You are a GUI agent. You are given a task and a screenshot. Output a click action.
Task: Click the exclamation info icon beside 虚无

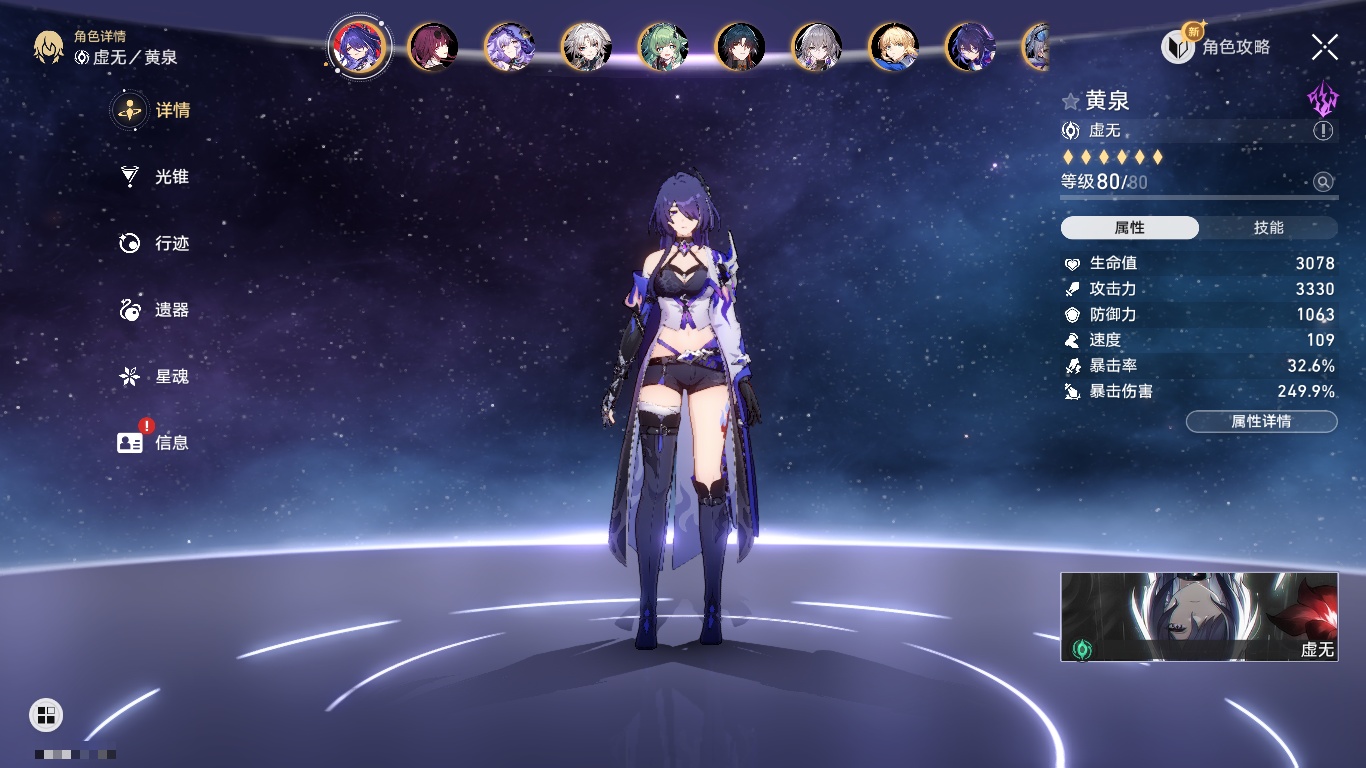(x=1323, y=131)
